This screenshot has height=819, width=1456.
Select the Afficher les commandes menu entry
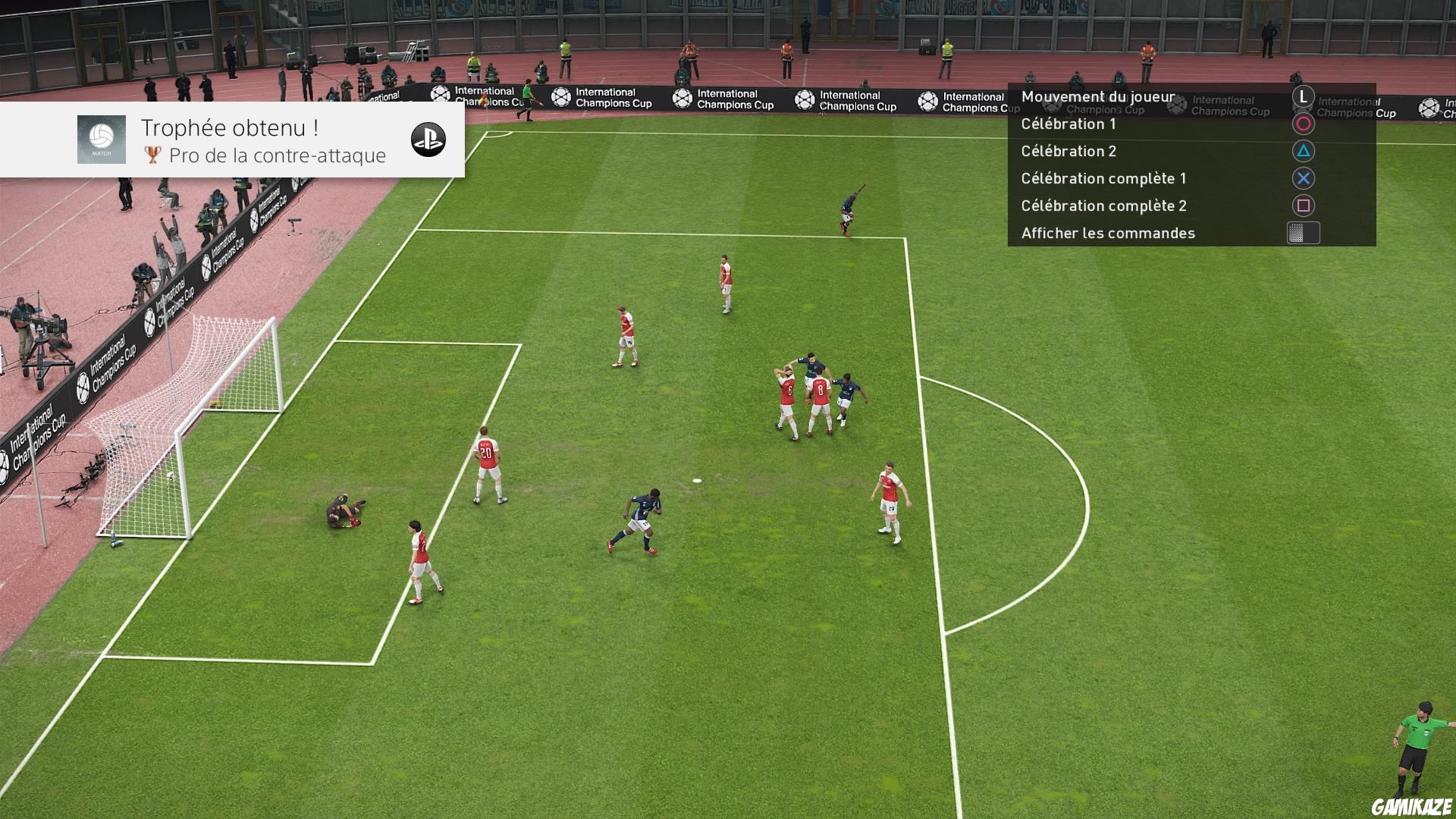[1108, 233]
